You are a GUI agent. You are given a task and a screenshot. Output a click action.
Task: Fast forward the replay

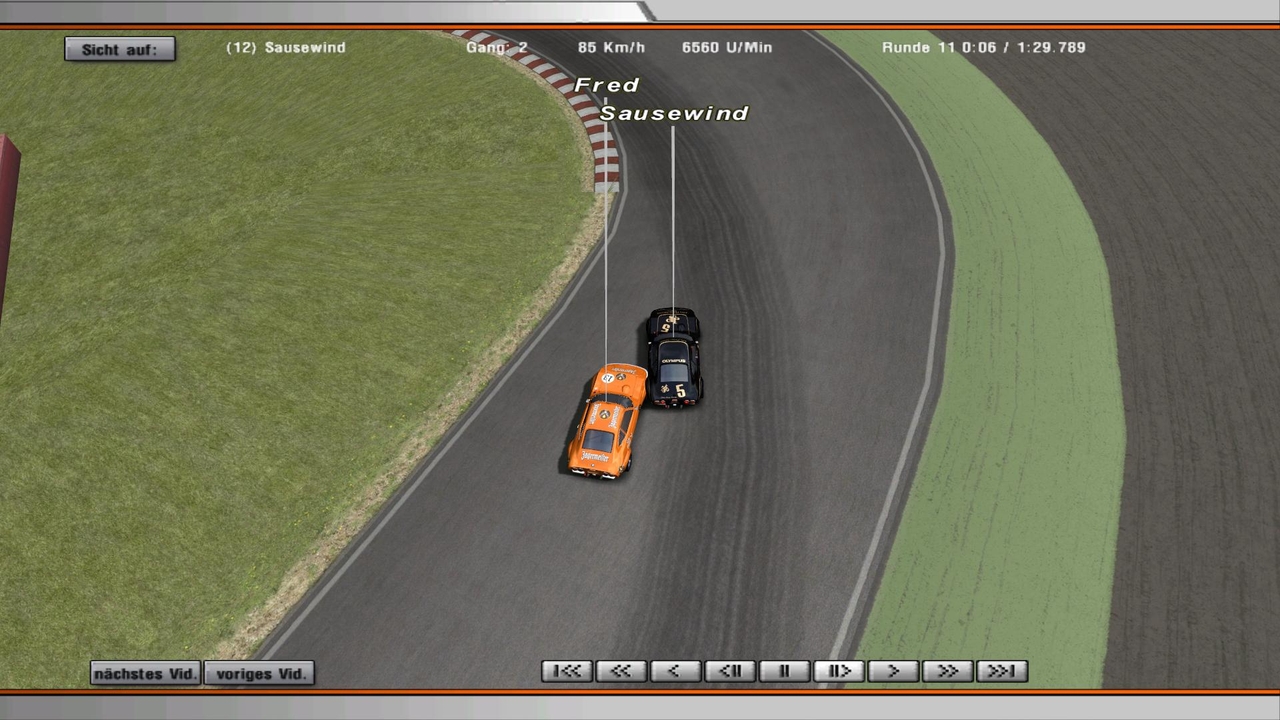pyautogui.click(x=947, y=671)
